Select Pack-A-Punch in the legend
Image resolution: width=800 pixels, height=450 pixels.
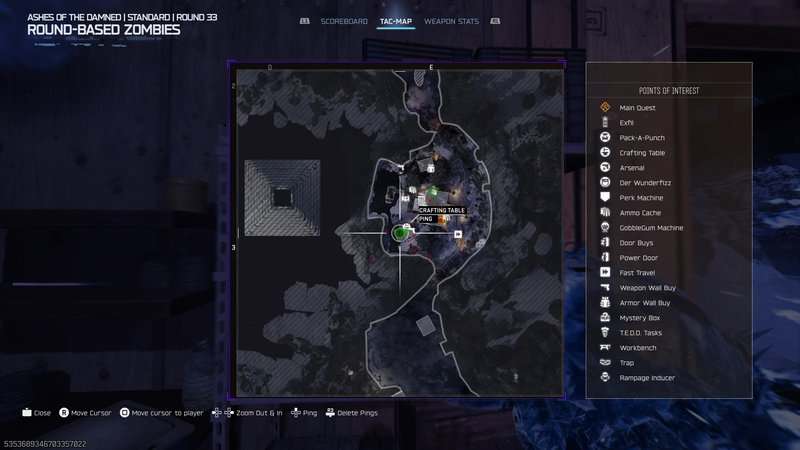pyautogui.click(x=642, y=137)
